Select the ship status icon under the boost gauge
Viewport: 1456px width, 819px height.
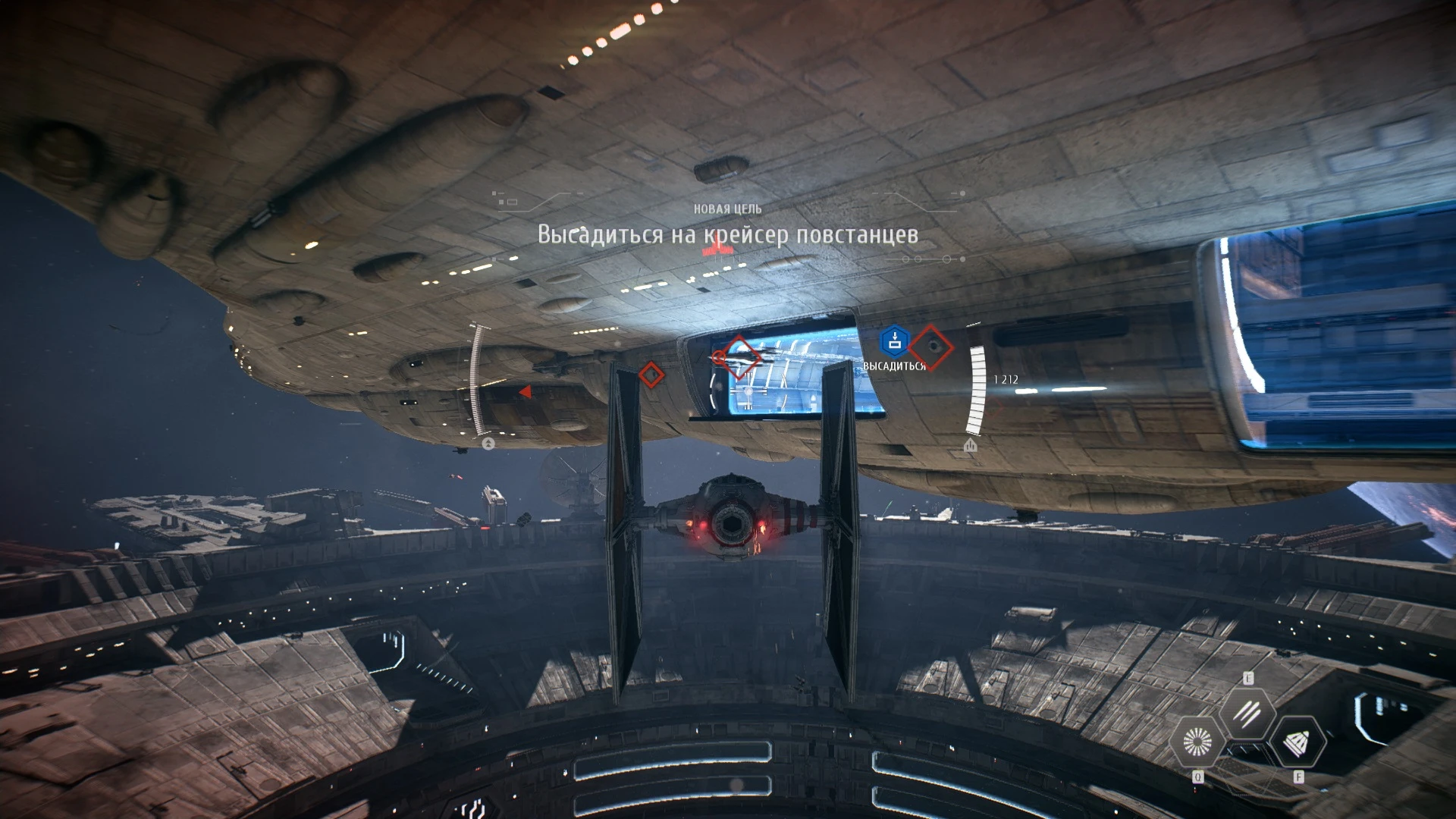[971, 446]
